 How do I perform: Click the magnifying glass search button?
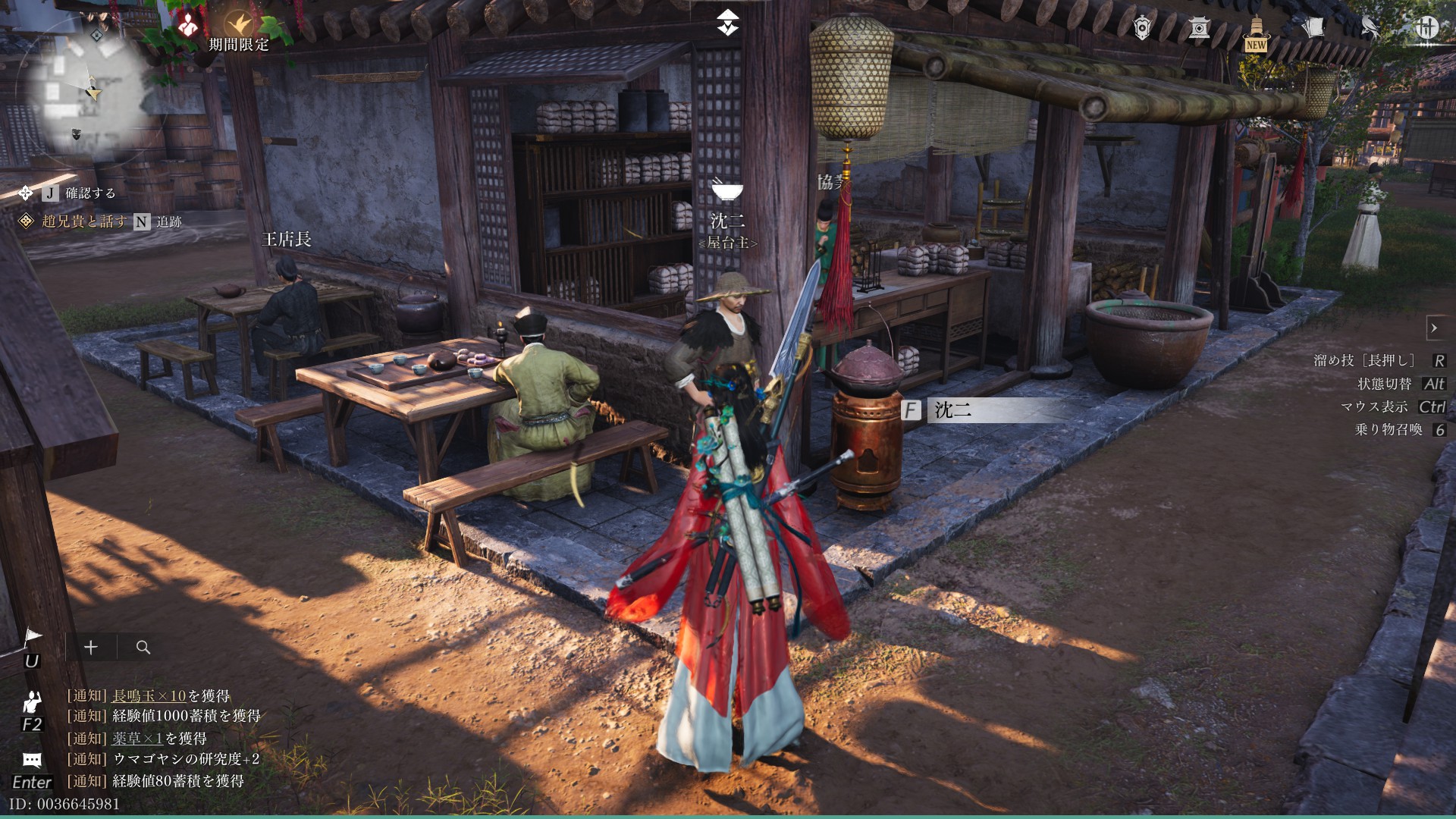click(x=143, y=647)
